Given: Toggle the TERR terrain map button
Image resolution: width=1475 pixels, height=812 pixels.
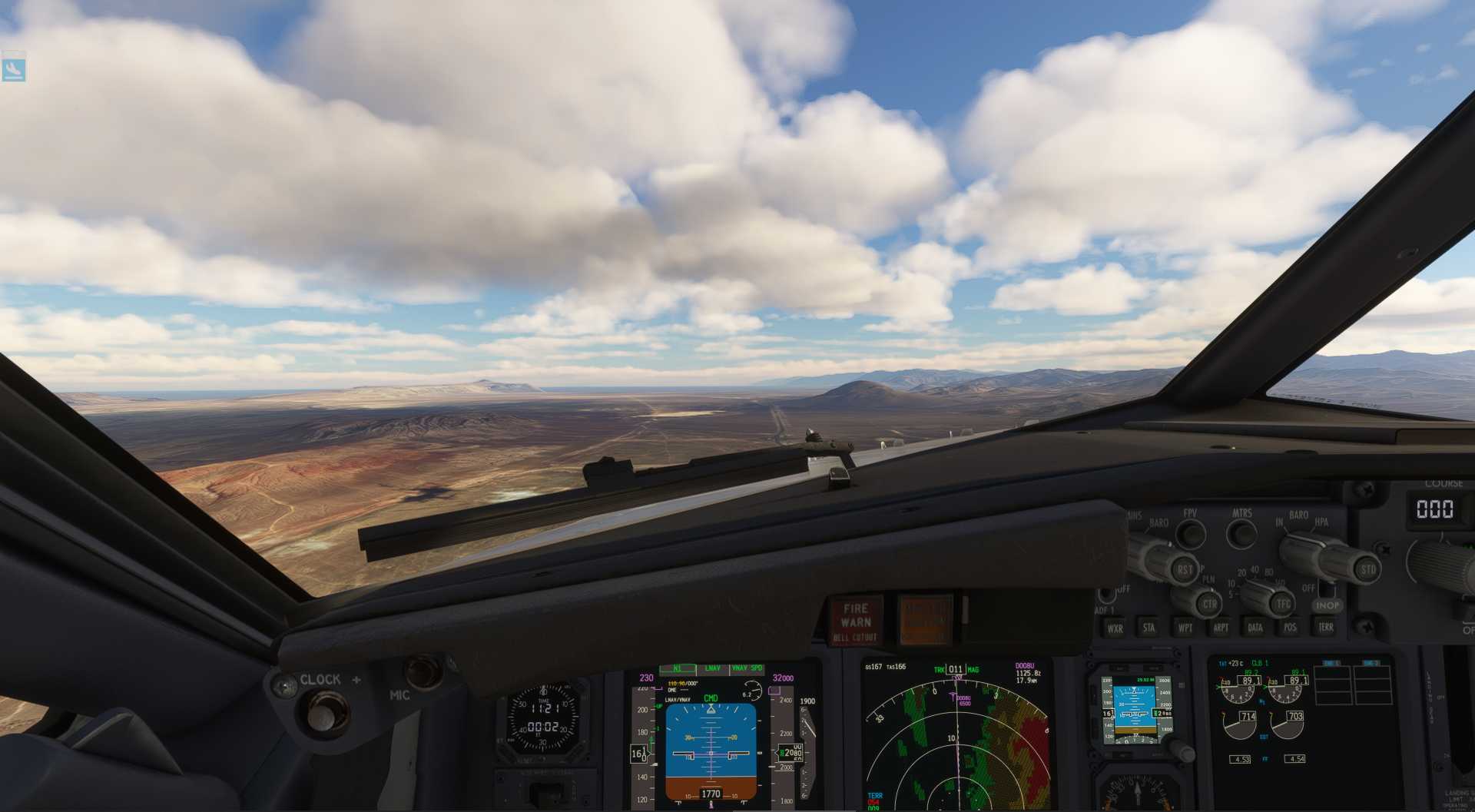Looking at the screenshot, I should (1326, 628).
